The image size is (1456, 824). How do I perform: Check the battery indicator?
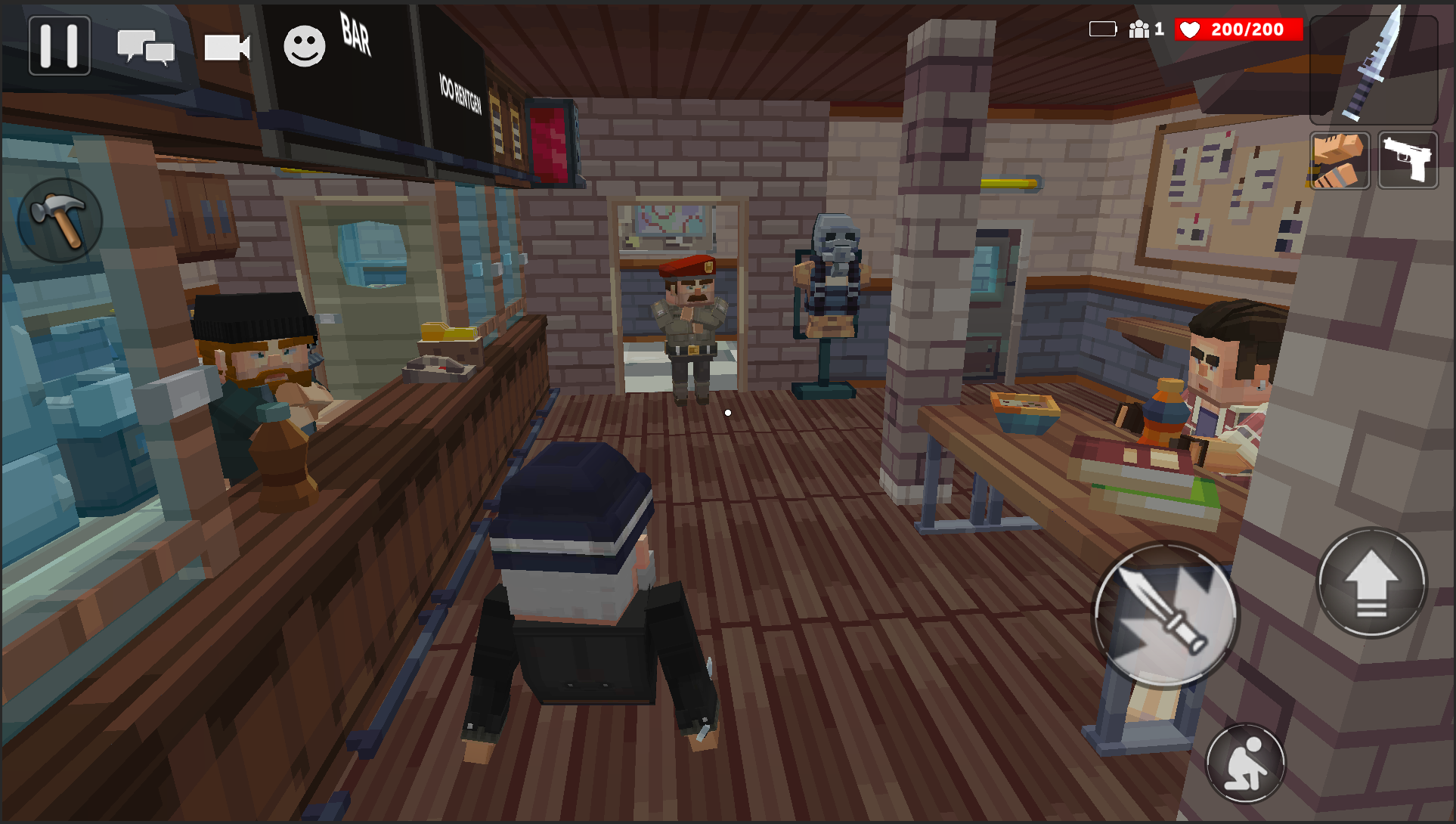click(1103, 27)
